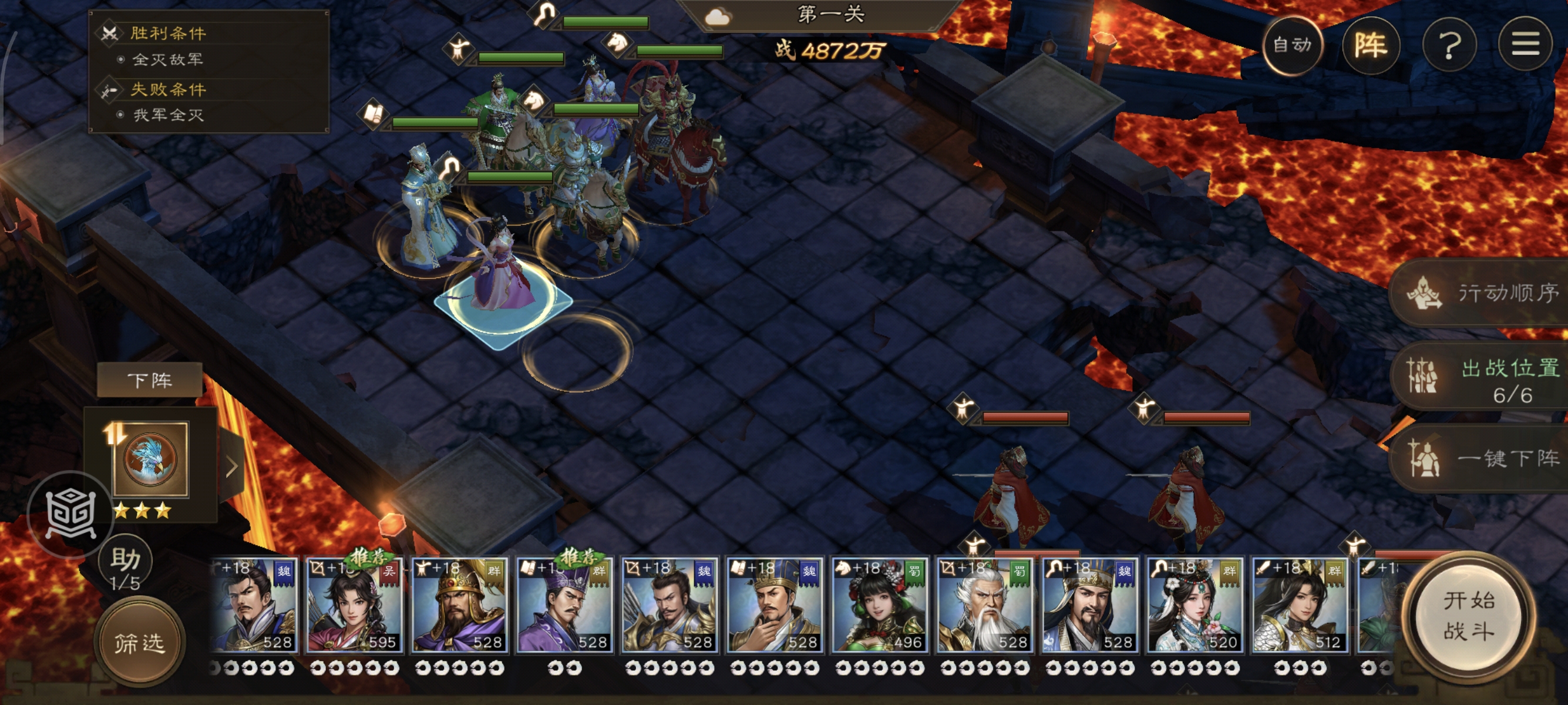Select the silver-armored swordswoman card 512
The width and height of the screenshot is (1568, 705).
click(1299, 606)
